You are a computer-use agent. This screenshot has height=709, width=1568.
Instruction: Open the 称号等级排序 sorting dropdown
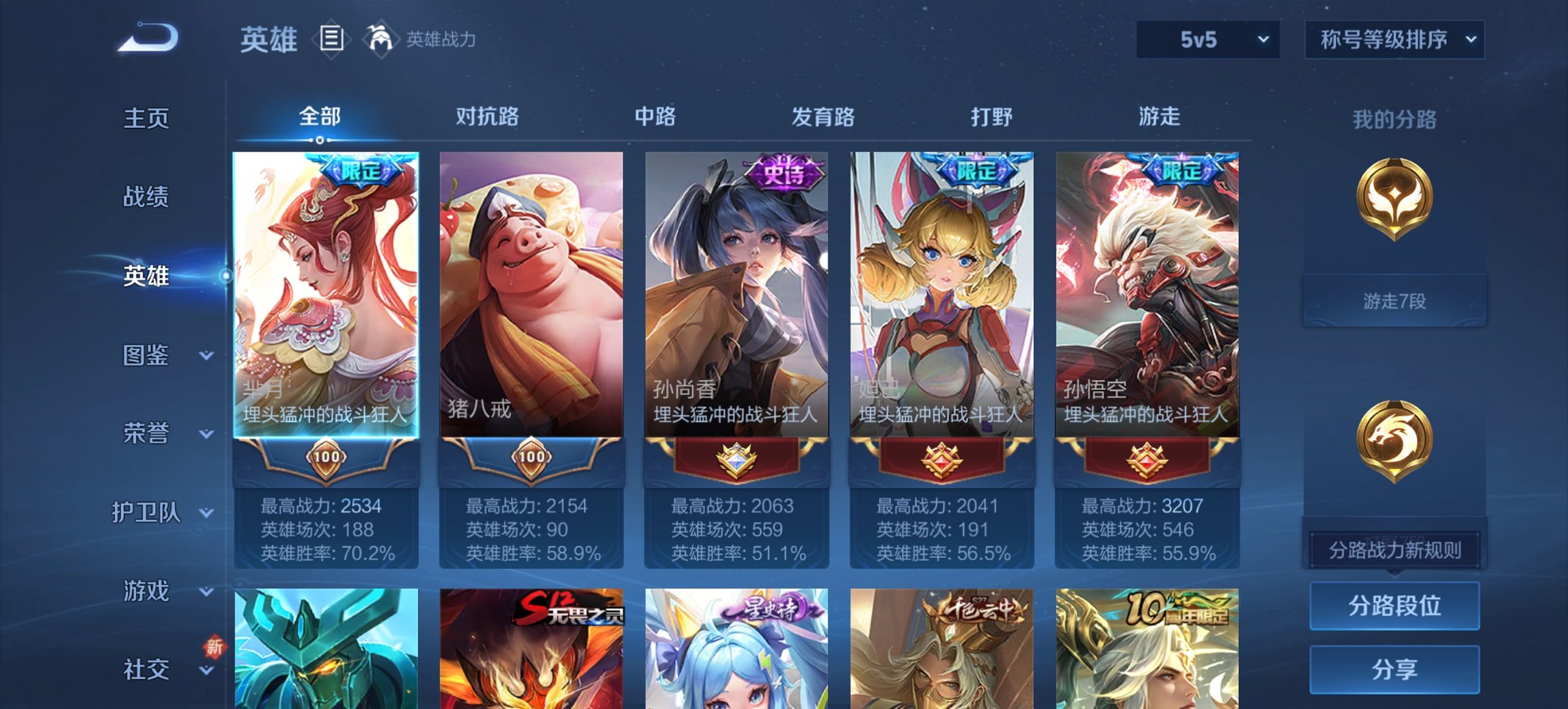pyautogui.click(x=1394, y=40)
